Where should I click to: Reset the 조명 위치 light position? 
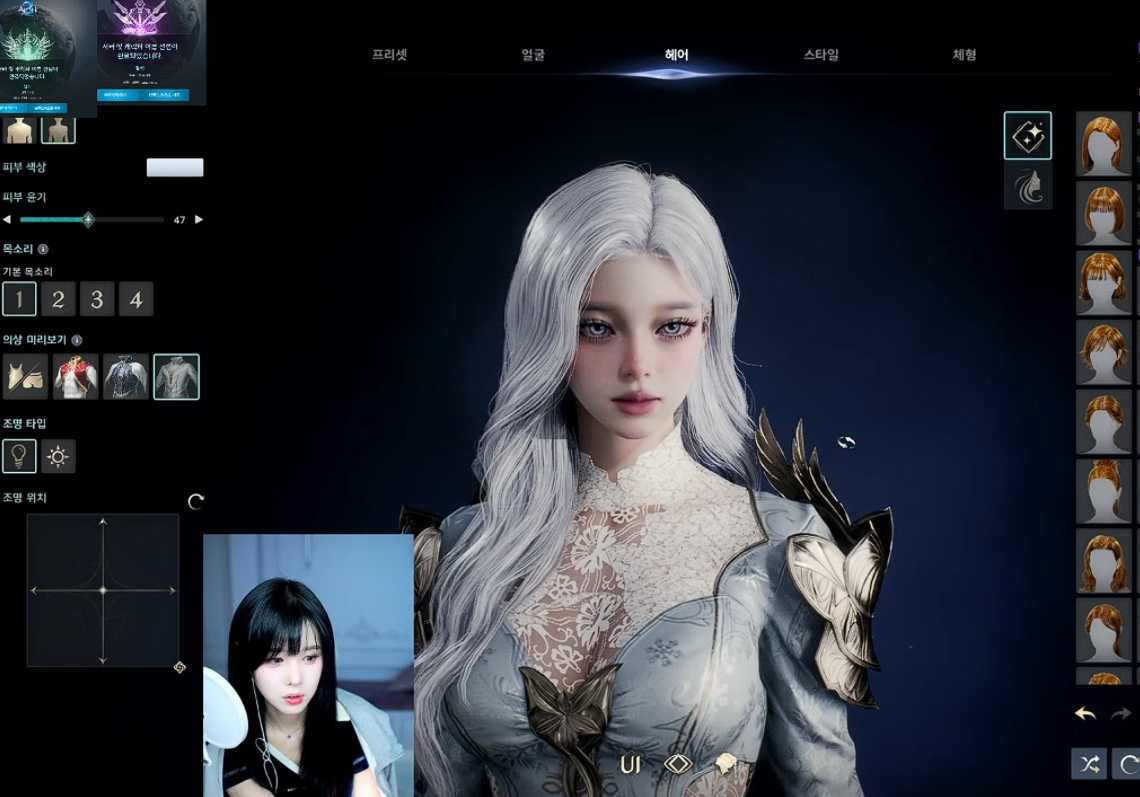(x=196, y=501)
